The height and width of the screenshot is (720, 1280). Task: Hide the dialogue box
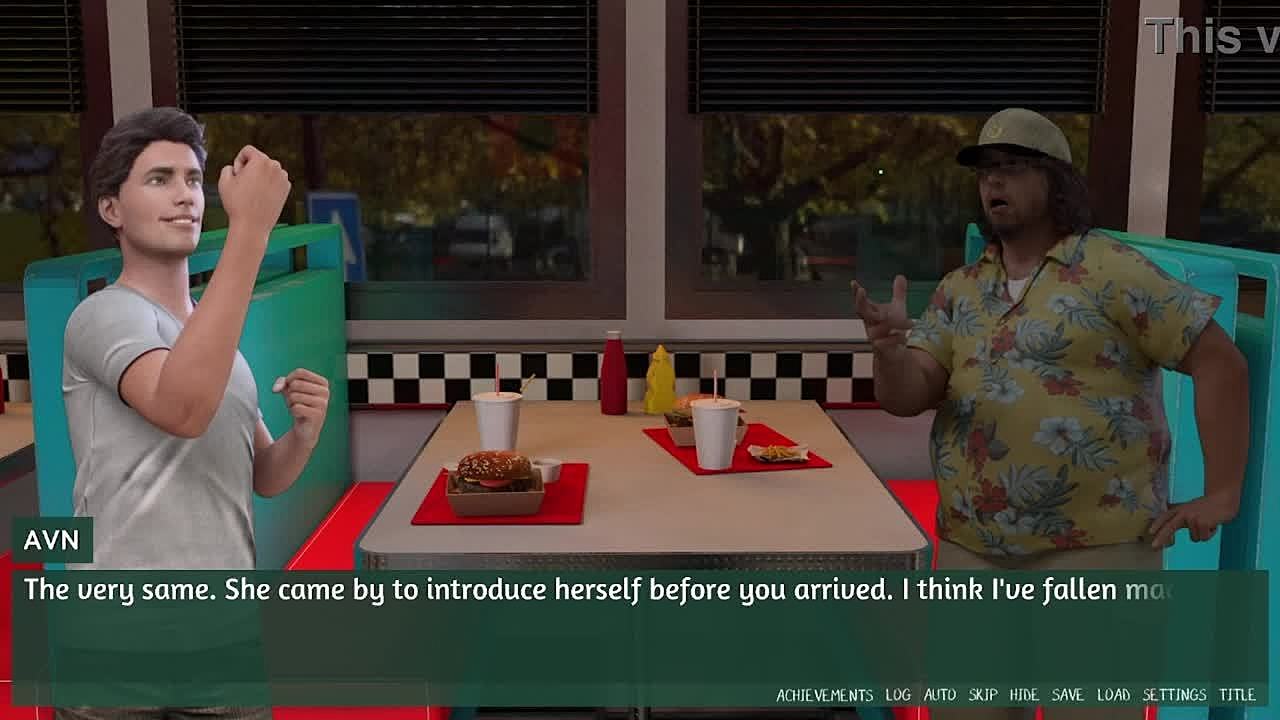tap(1024, 695)
